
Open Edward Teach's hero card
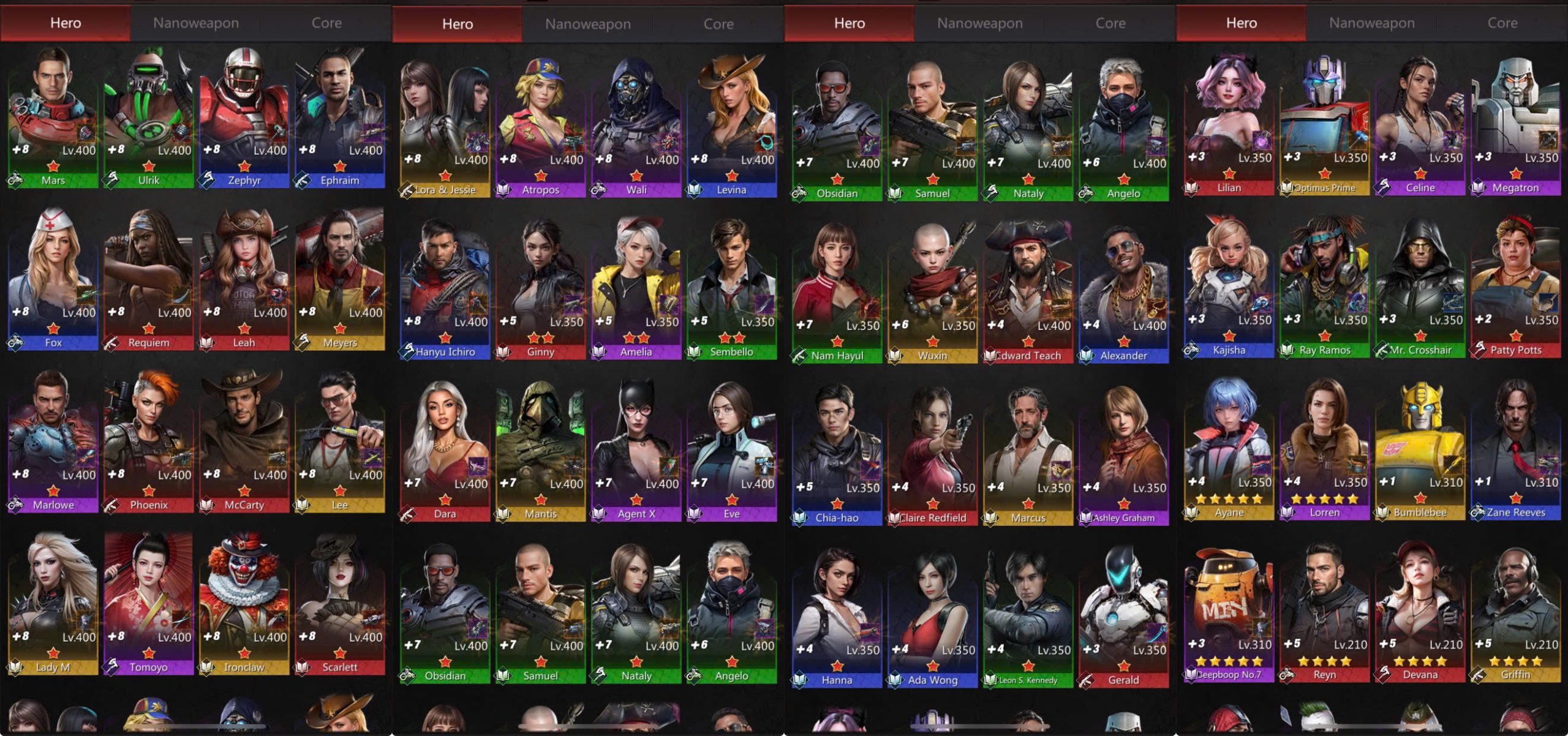[x=1028, y=291]
